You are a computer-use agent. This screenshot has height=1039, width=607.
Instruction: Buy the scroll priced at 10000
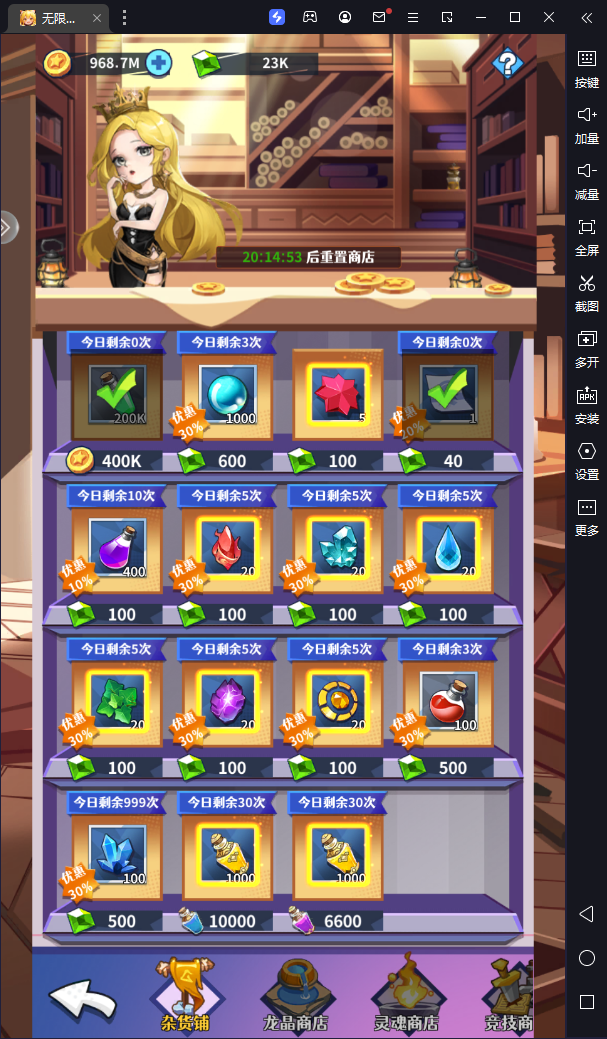click(x=228, y=855)
